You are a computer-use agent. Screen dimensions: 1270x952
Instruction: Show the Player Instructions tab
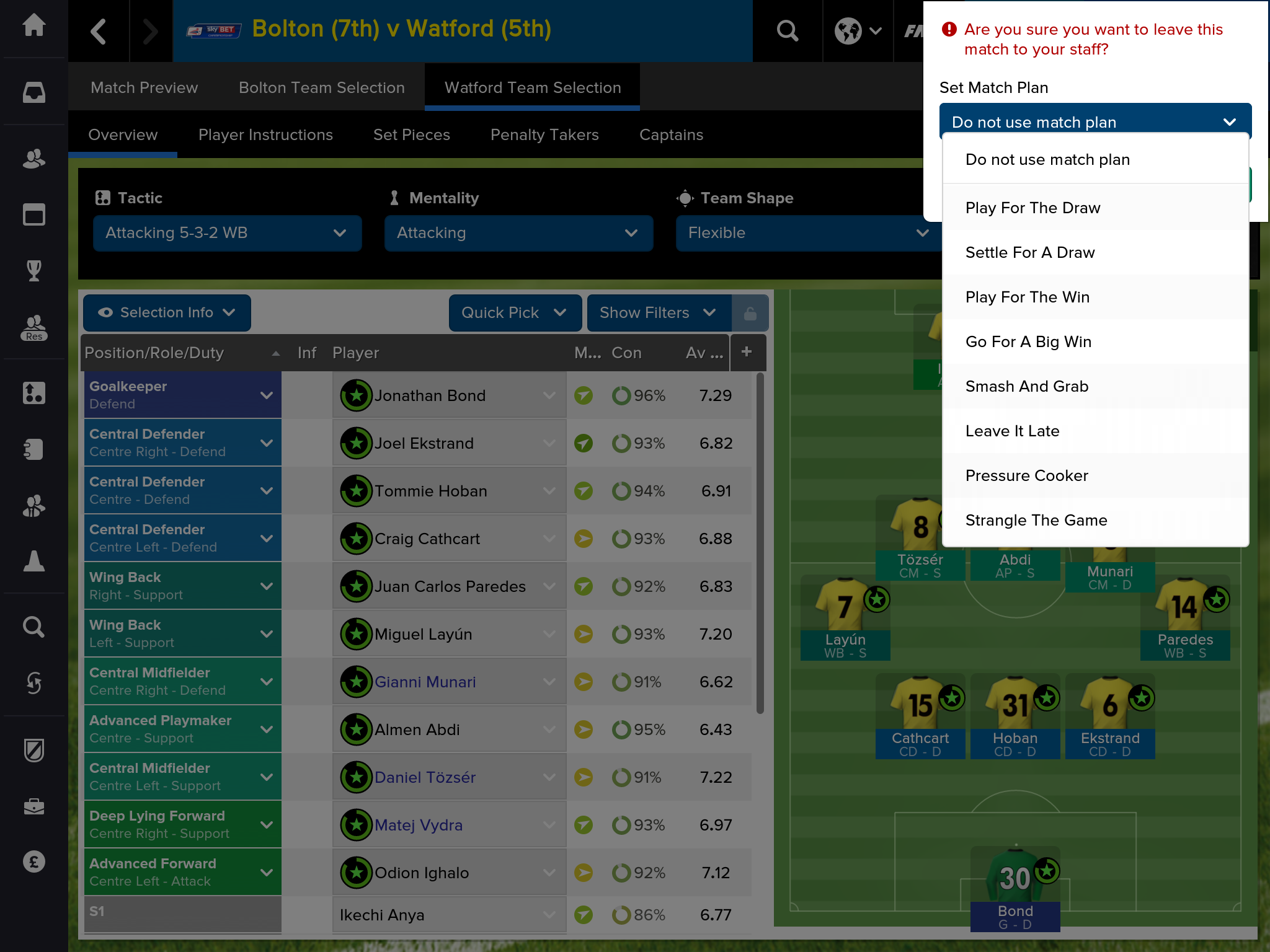coord(265,134)
